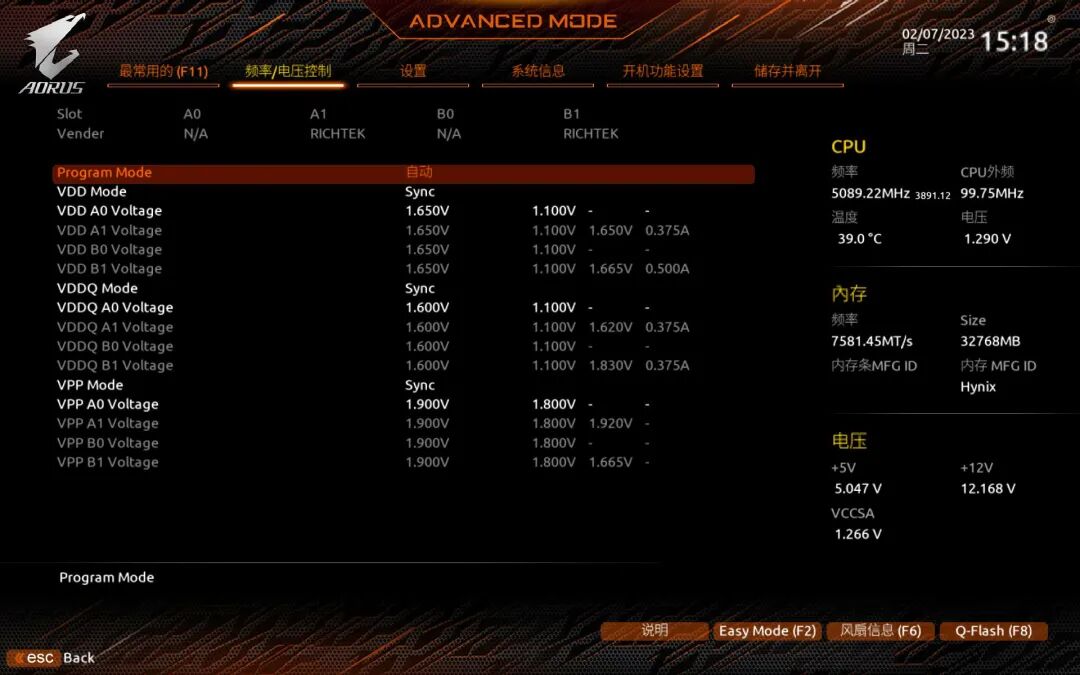Select the Program Mode row
1080x675 pixels.
pyautogui.click(x=403, y=173)
